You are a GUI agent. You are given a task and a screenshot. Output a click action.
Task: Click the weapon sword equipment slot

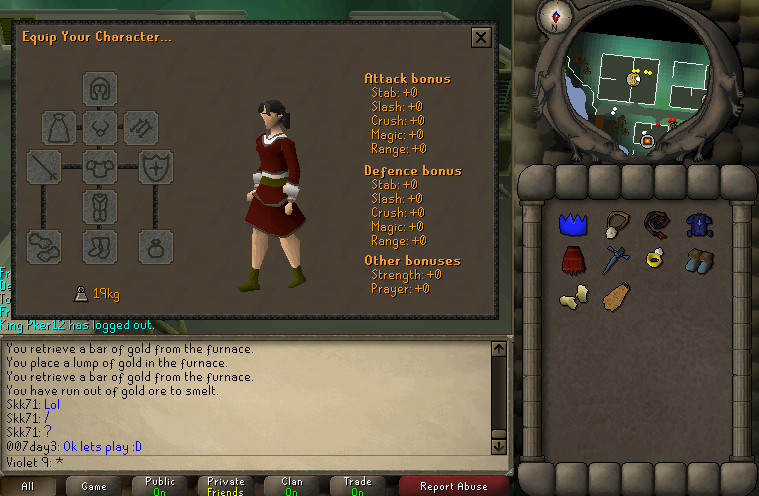tap(45, 166)
